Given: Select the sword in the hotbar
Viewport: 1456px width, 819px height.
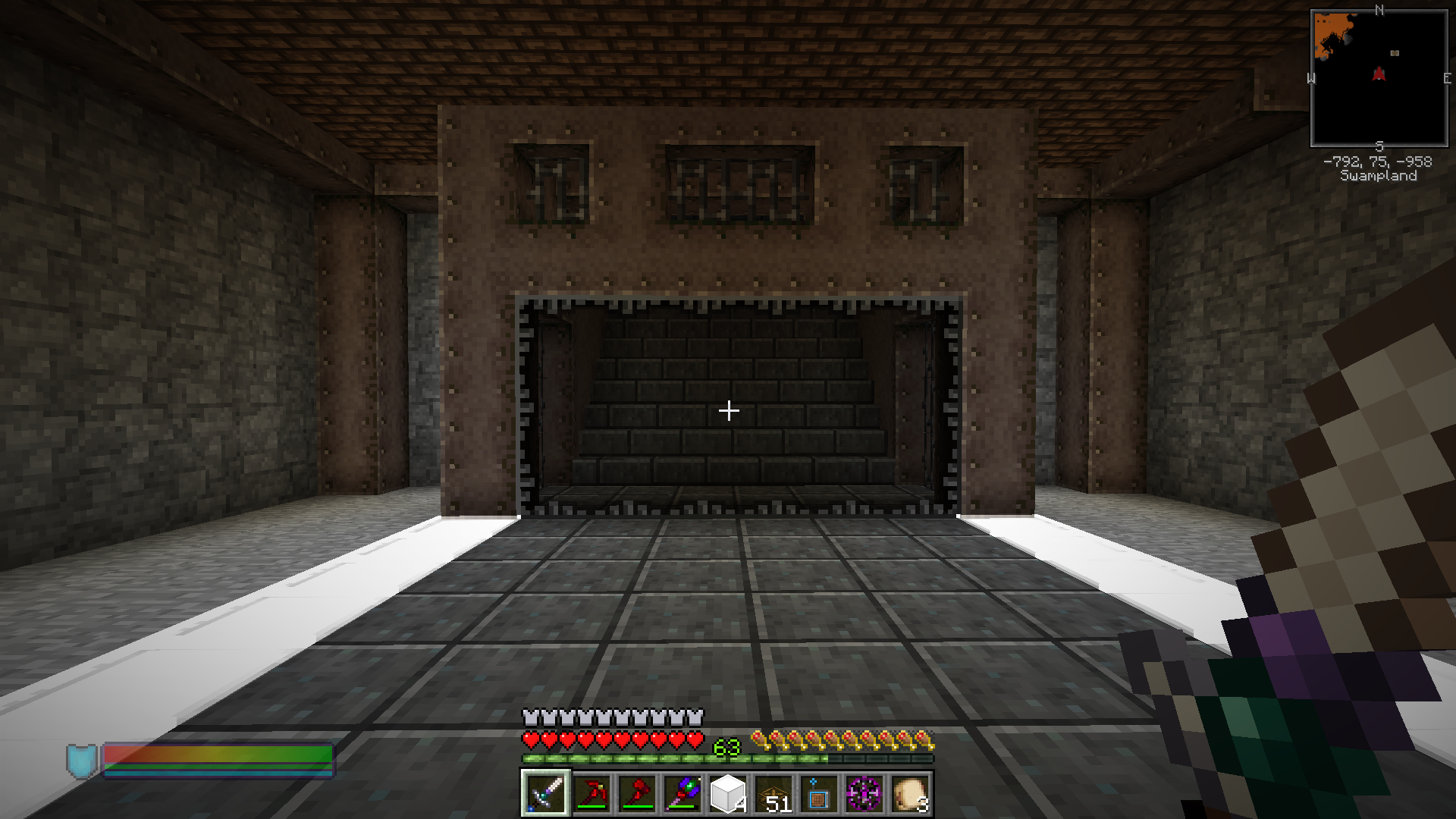Looking at the screenshot, I should pos(545,794).
